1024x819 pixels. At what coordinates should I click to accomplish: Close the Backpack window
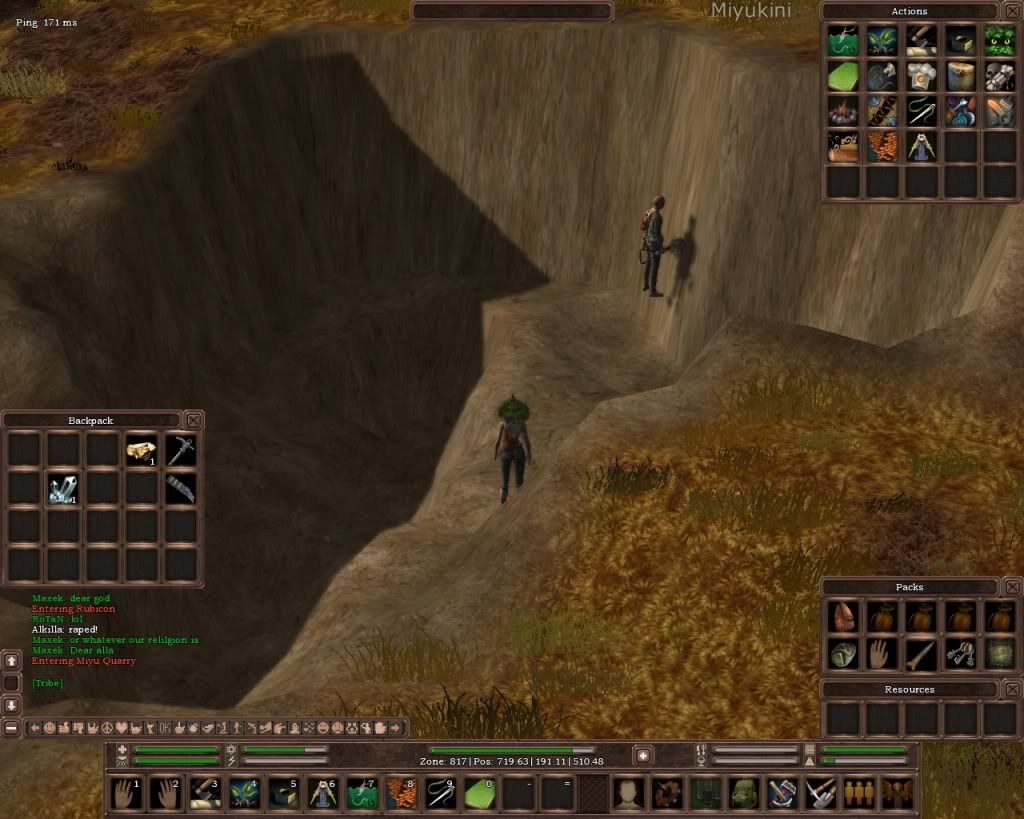point(194,420)
